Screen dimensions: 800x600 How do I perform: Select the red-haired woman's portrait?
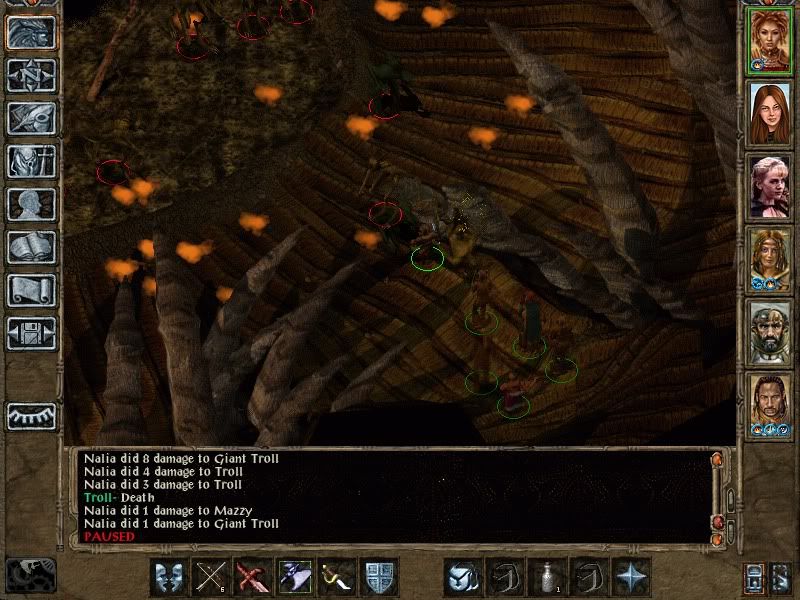[x=770, y=113]
